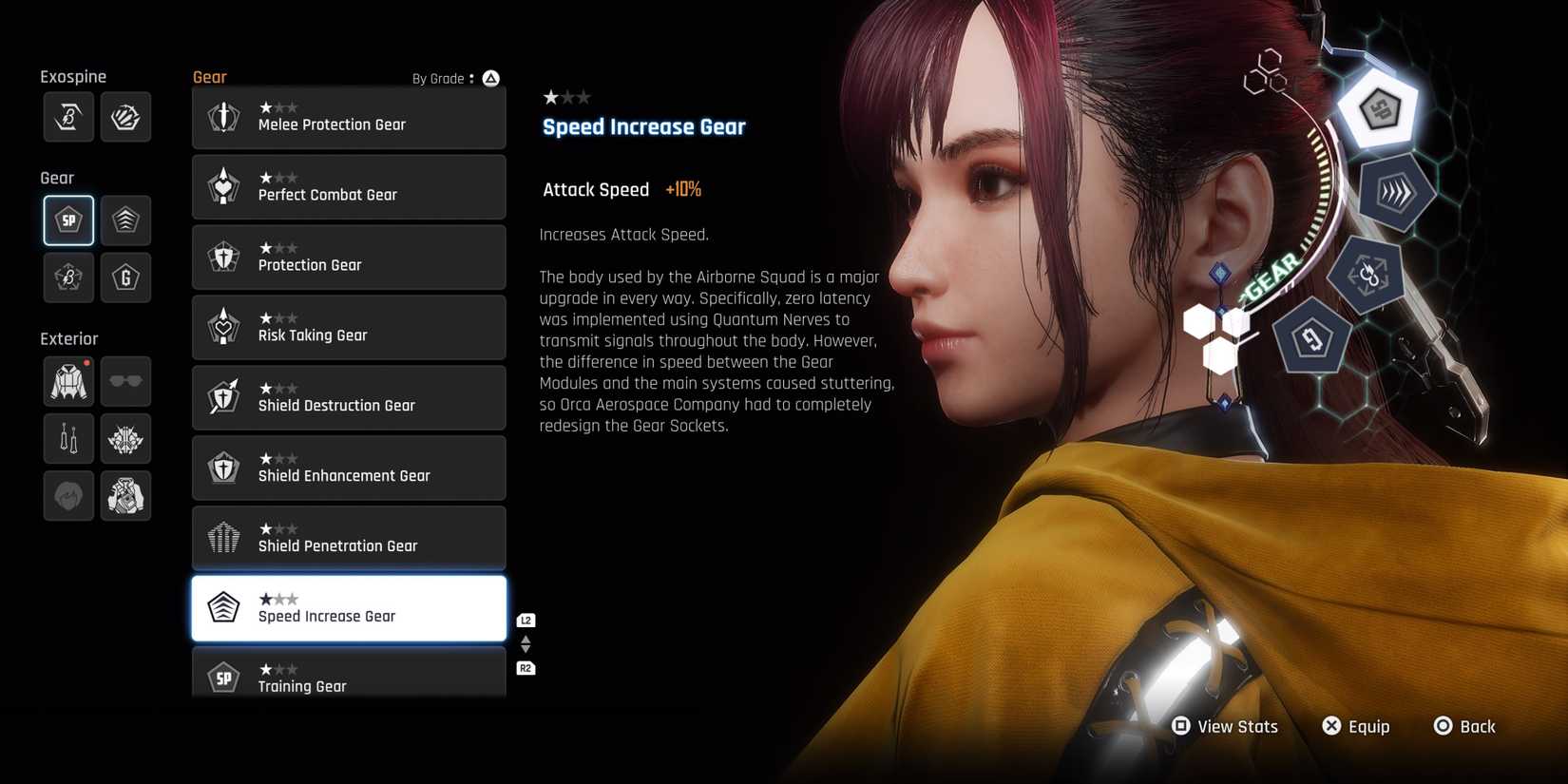Click the up scroll arrow beside the list
1568x784 pixels.
pos(526,639)
